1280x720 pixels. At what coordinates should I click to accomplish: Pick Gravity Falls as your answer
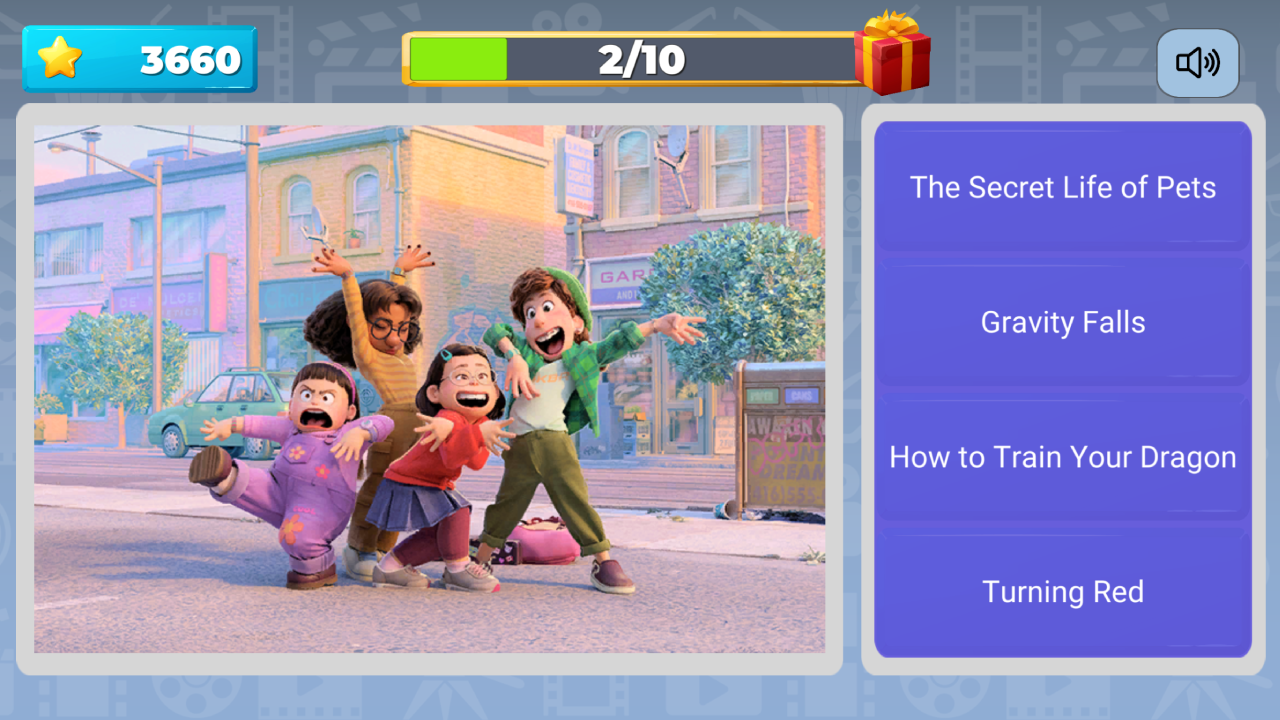point(1062,322)
